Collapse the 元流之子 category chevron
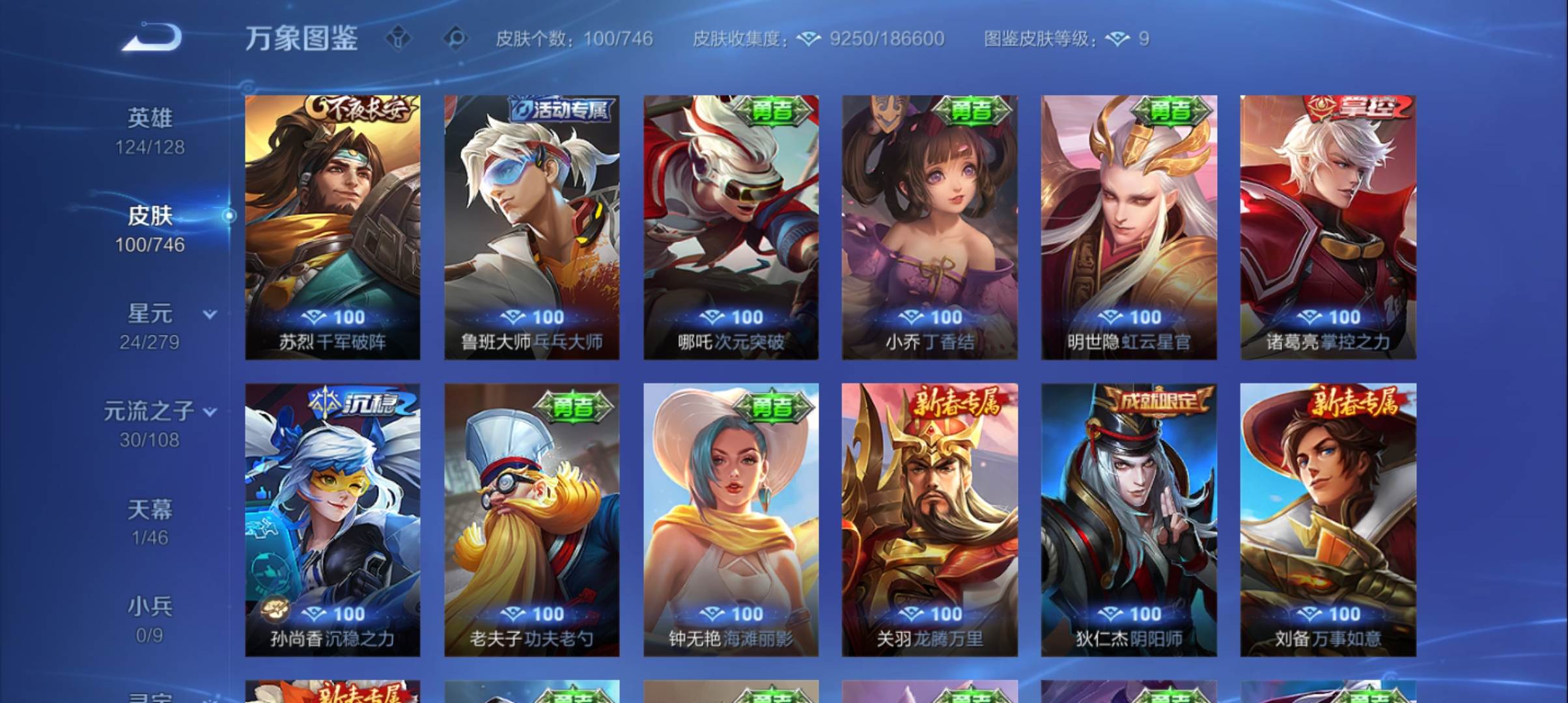 (209, 411)
